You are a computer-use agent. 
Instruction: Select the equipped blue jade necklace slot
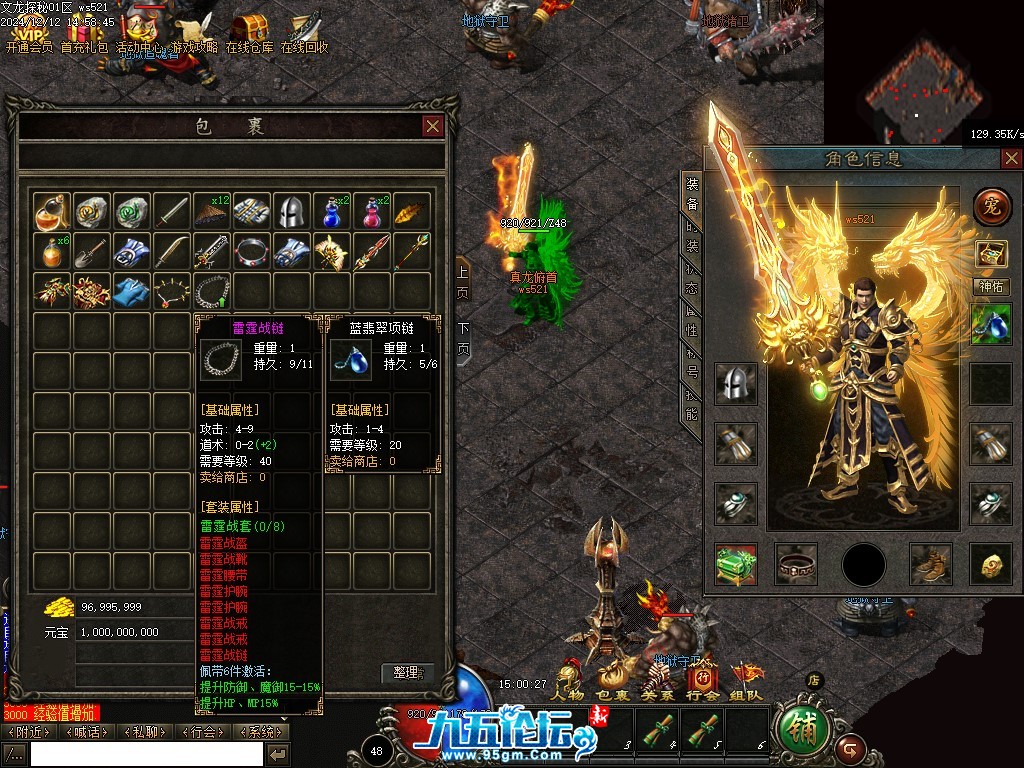pos(991,324)
